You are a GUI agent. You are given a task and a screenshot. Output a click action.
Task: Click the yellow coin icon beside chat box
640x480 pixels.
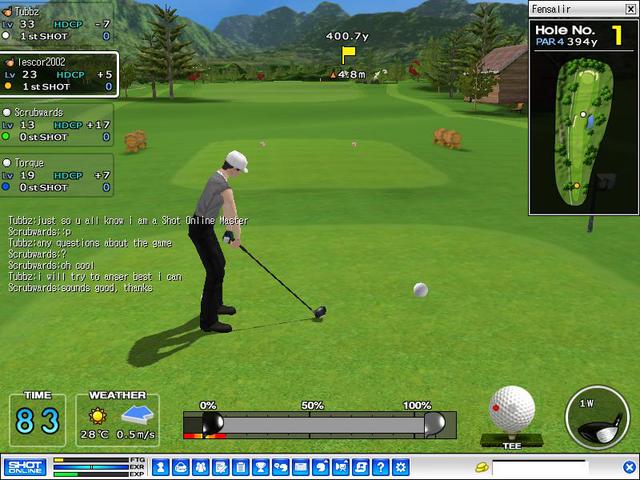(x=481, y=467)
